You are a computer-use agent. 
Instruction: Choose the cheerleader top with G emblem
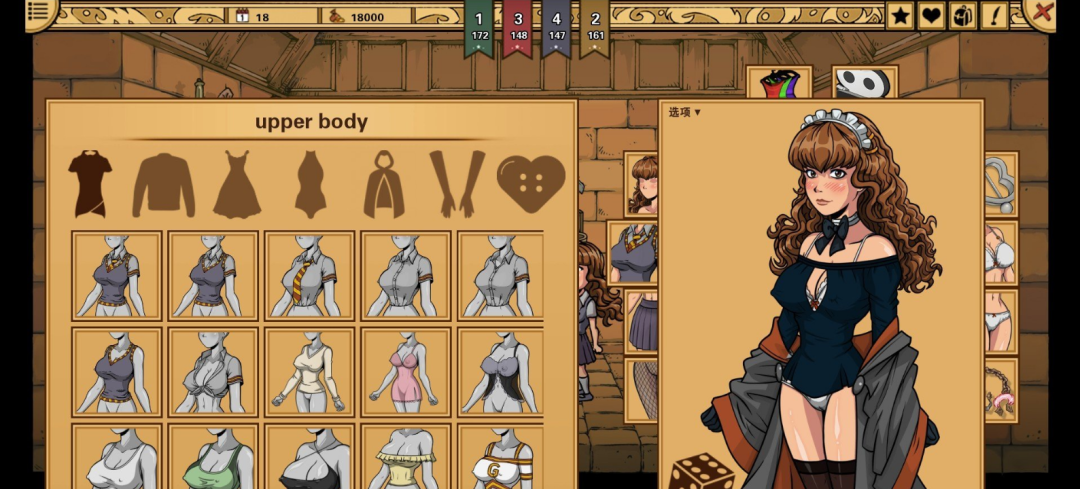pos(499,458)
